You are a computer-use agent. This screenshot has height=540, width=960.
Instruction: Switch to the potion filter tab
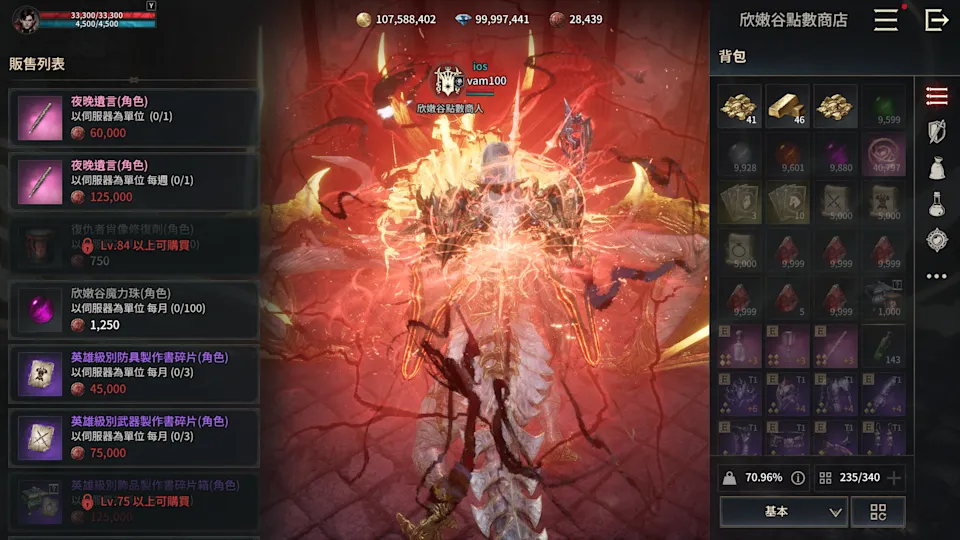pos(936,204)
